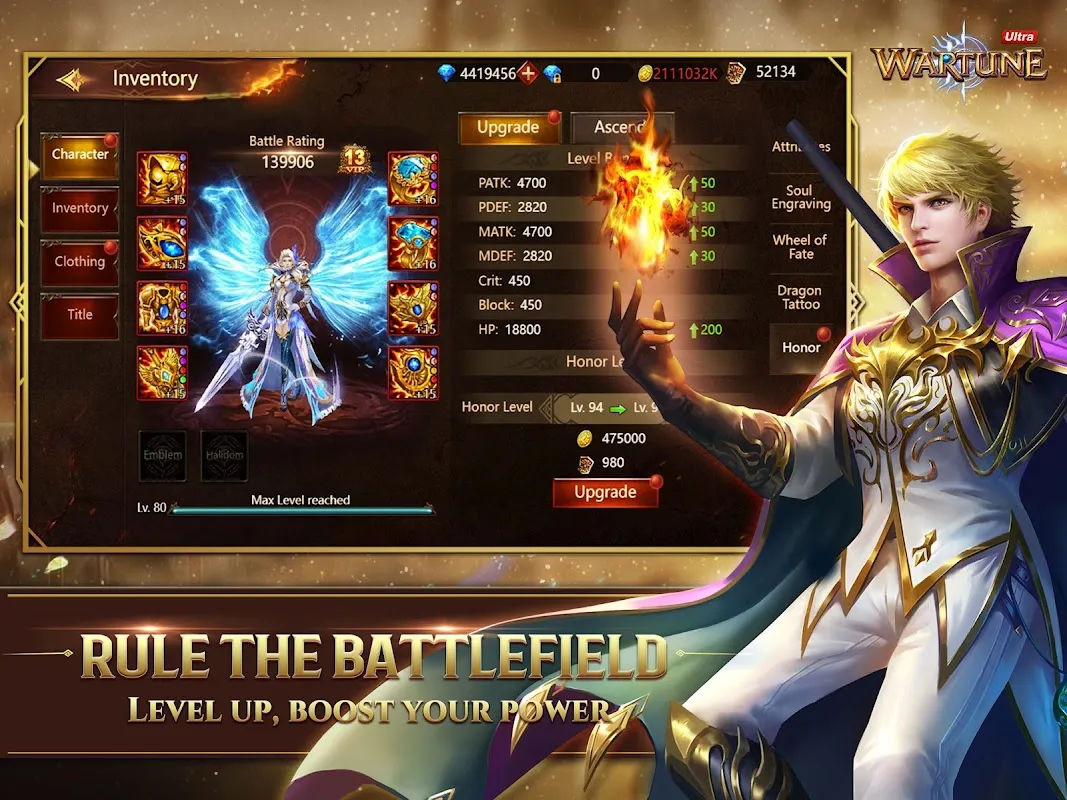Select the Honor section tab
Viewport: 1067px width, 800px height.
801,347
